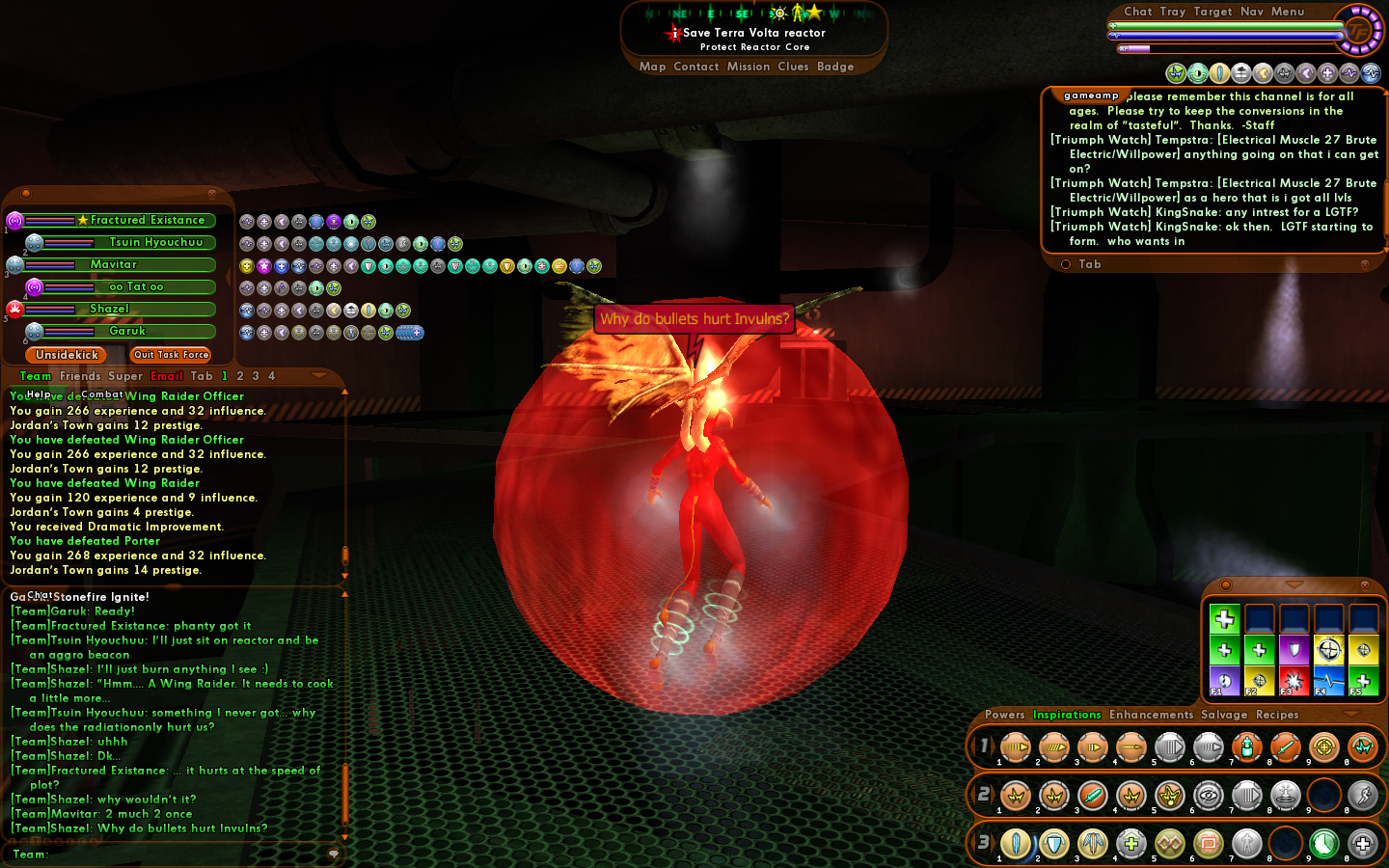Quit the Task Force
Viewport: 1389px width, 868px height.
pyautogui.click(x=171, y=355)
